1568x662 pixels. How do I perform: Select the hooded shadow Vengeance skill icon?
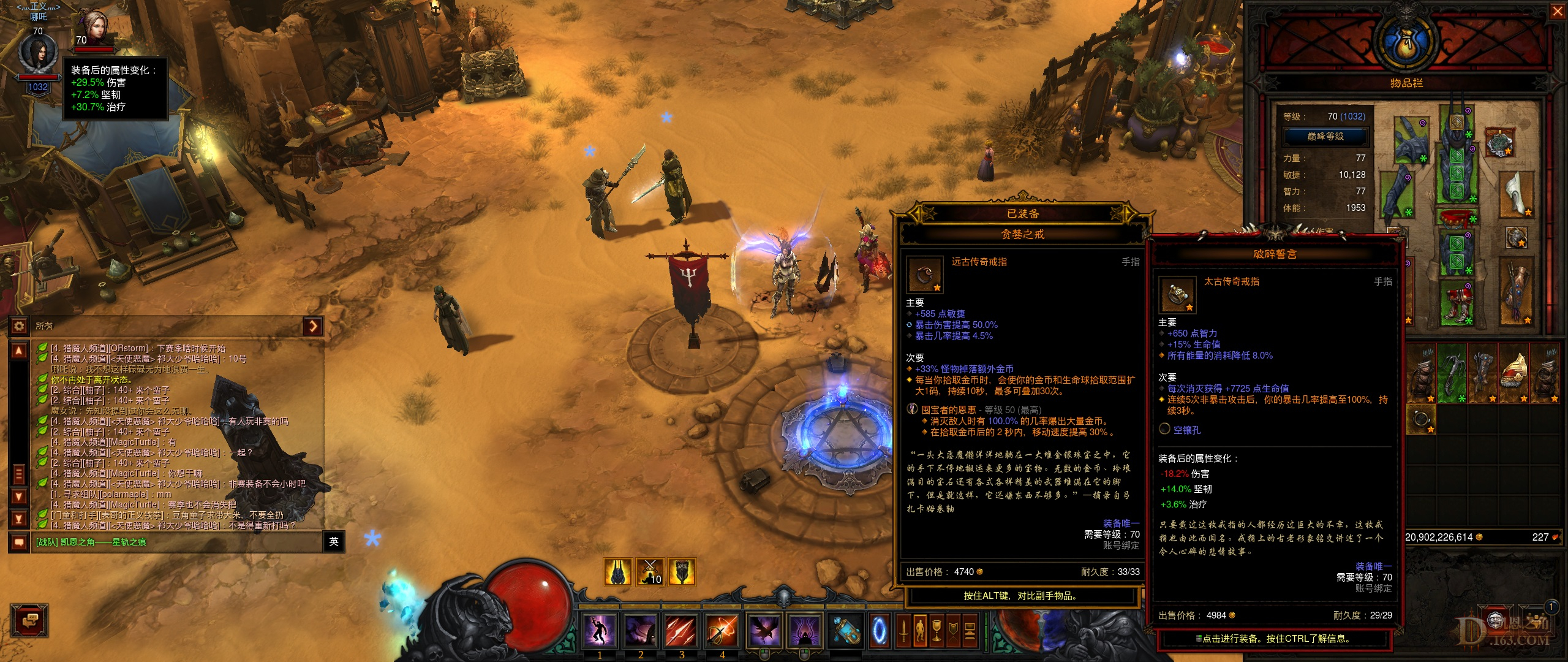[x=804, y=630]
